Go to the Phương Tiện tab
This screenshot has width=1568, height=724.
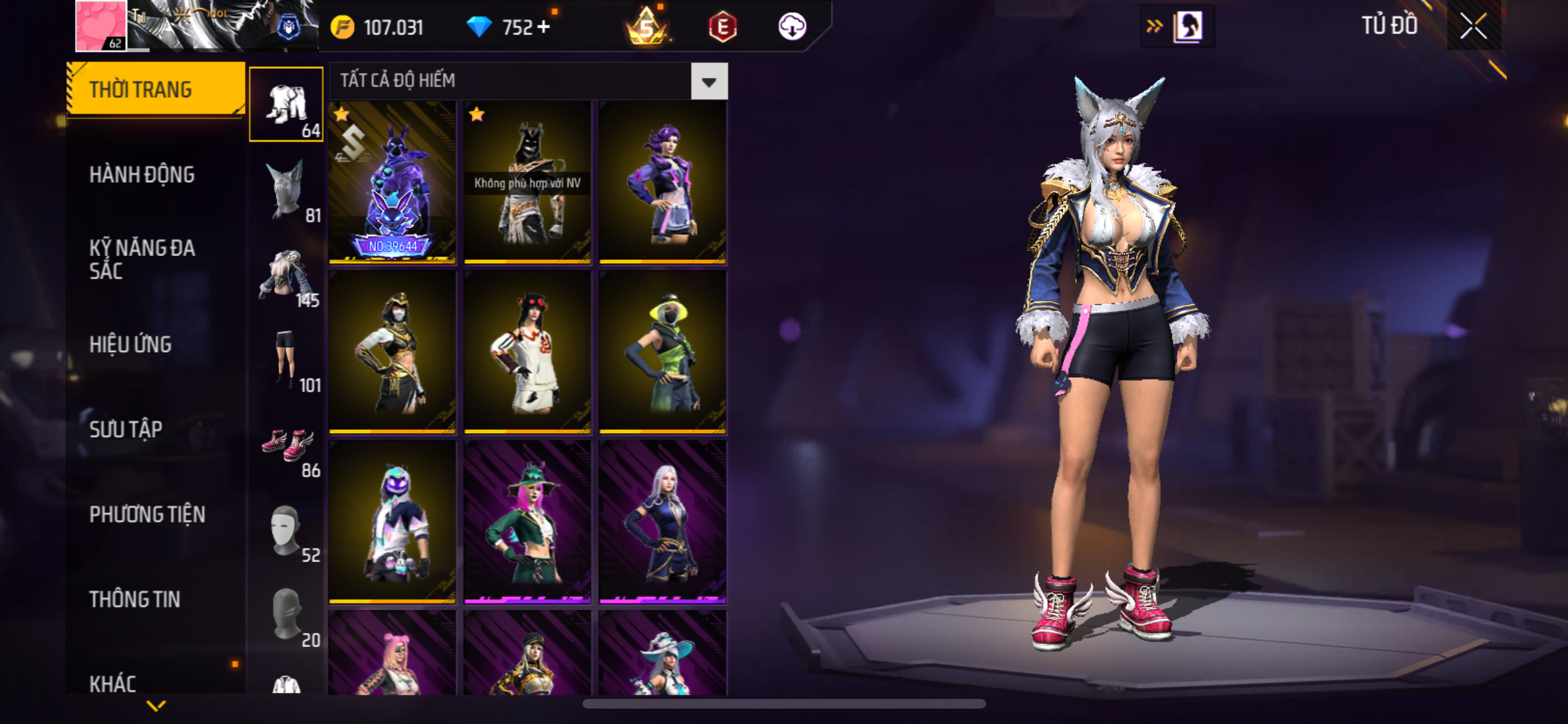pyautogui.click(x=147, y=514)
